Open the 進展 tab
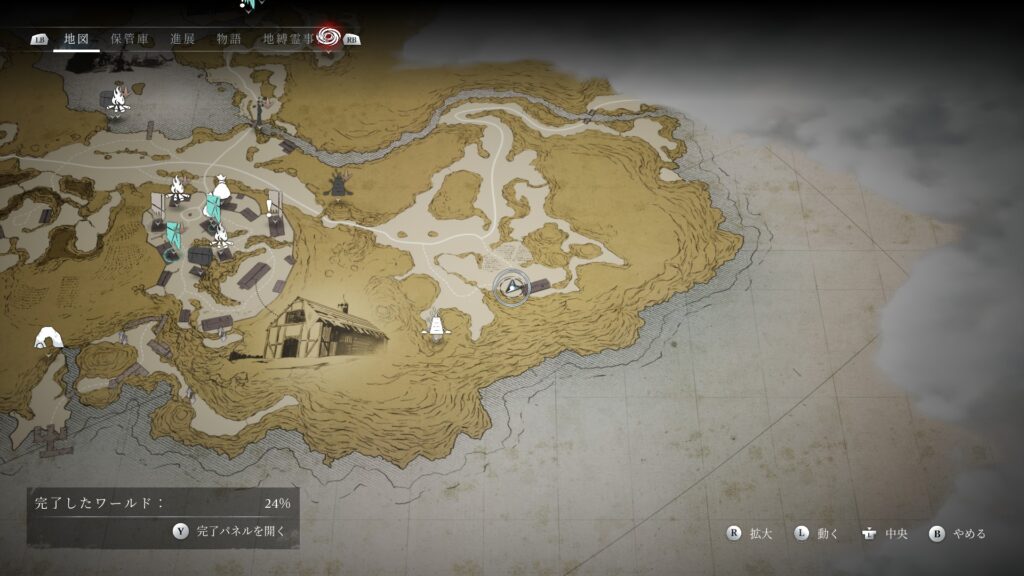Image resolution: width=1024 pixels, height=576 pixels. [x=182, y=39]
